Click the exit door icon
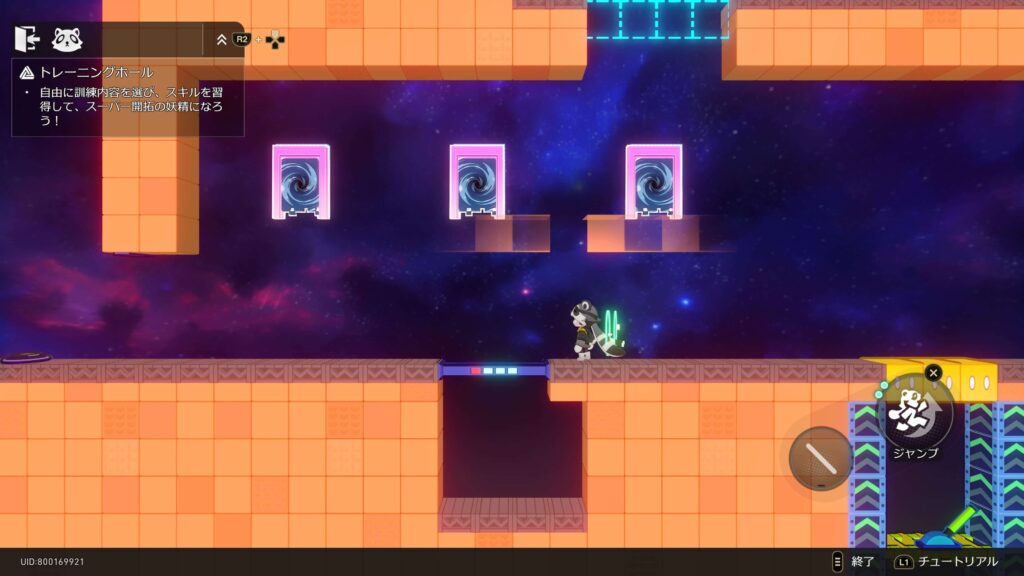1024x576 pixels. (x=27, y=39)
